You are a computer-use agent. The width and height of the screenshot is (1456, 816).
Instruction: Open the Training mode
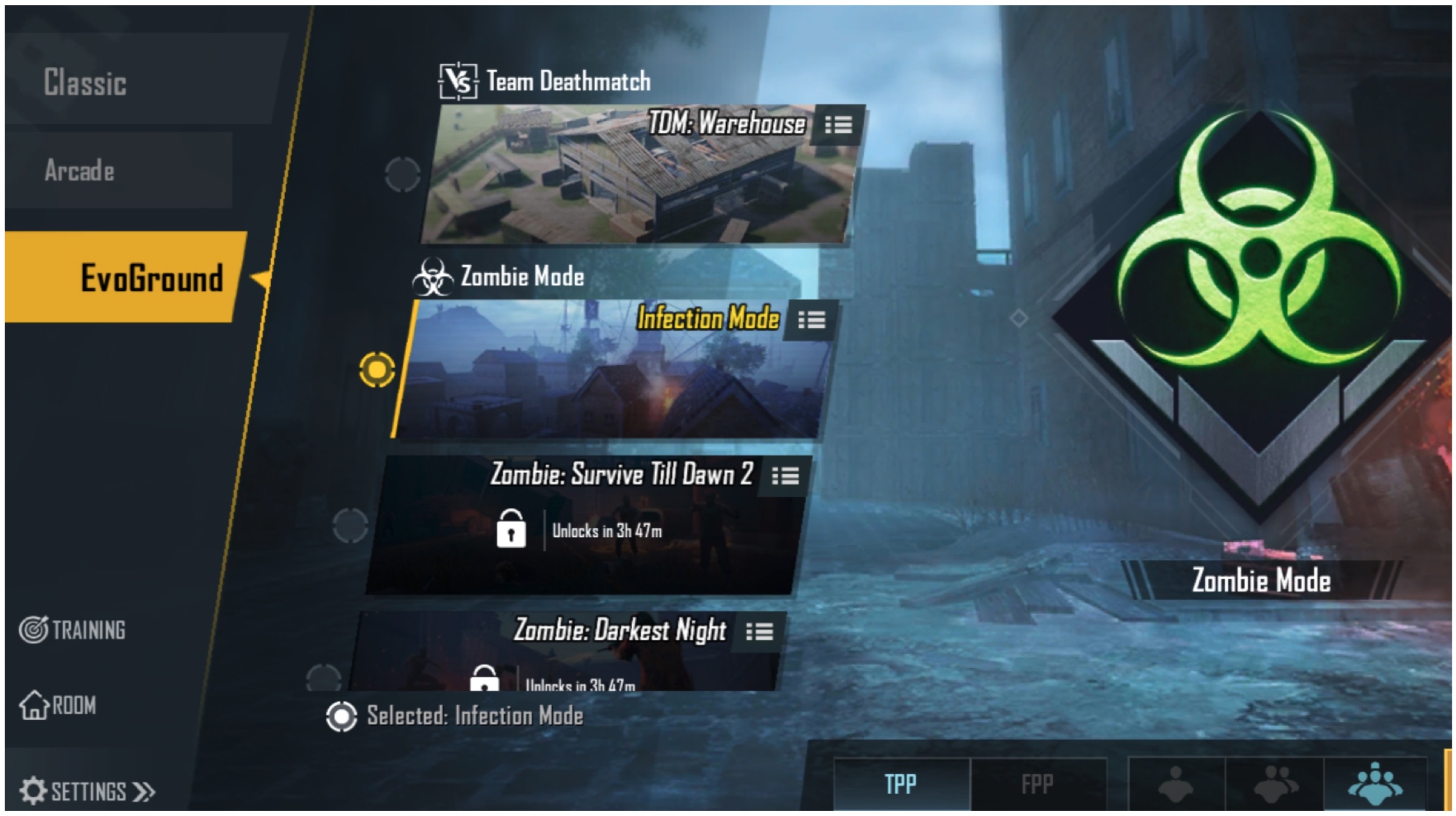point(73,630)
